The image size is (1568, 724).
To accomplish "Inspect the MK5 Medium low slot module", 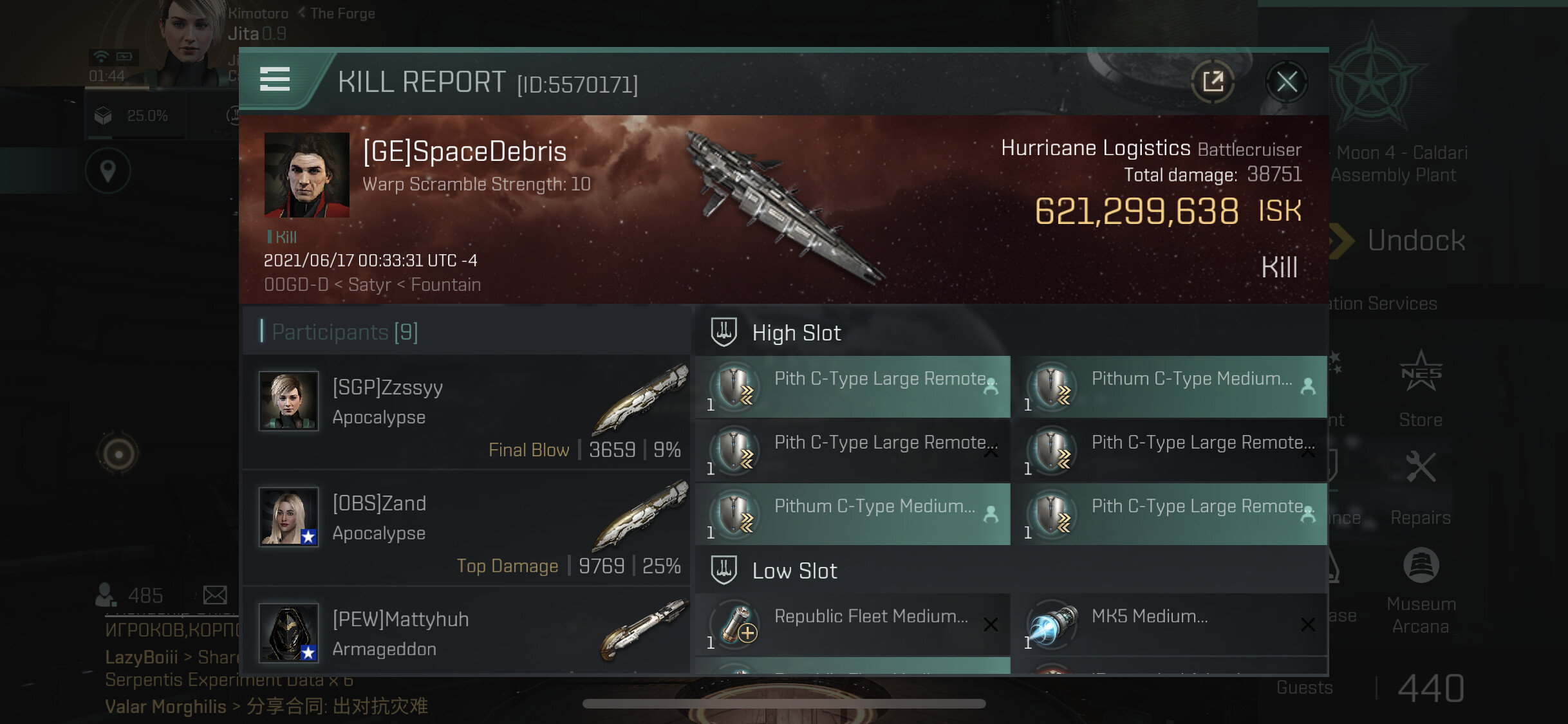I will tap(1169, 624).
